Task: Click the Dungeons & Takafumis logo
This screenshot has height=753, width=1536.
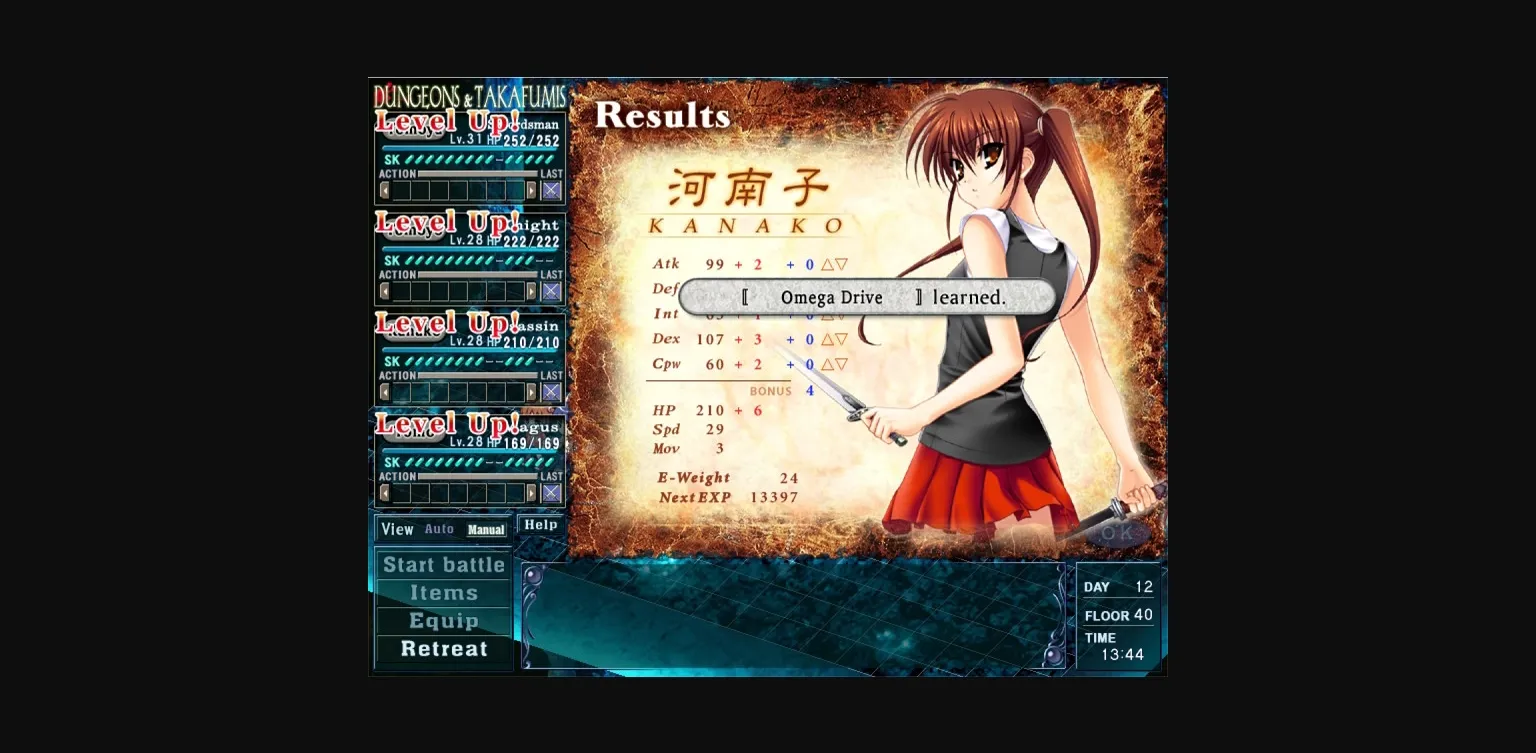Action: tap(470, 97)
